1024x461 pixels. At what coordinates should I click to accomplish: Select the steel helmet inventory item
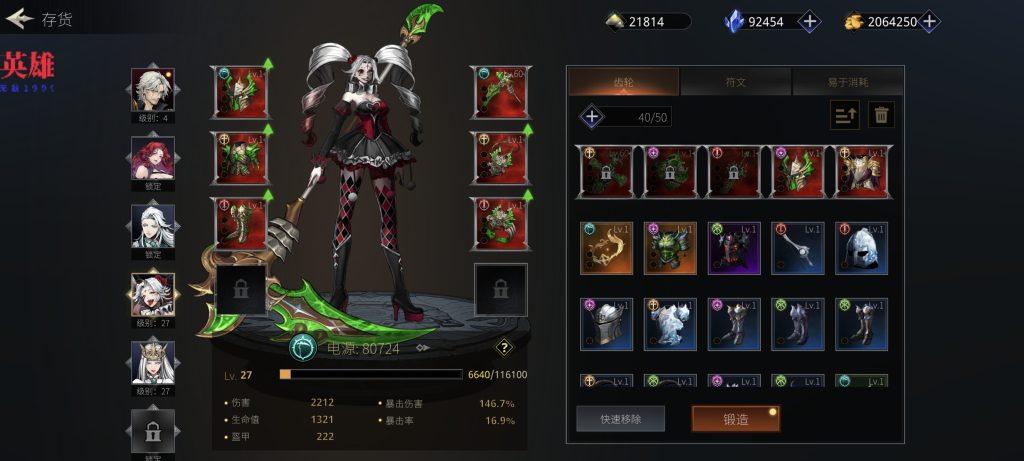(x=862, y=248)
